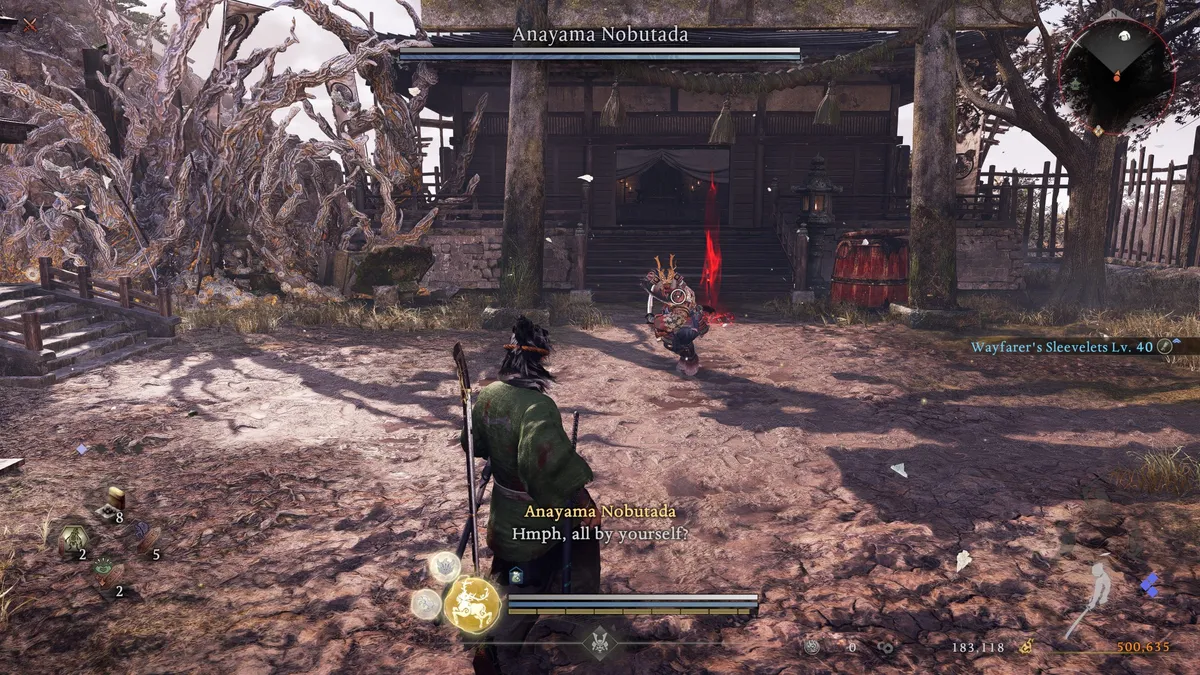The image size is (1200, 675).
Task: Select the upper small spirit orb icon
Action: pos(444,567)
